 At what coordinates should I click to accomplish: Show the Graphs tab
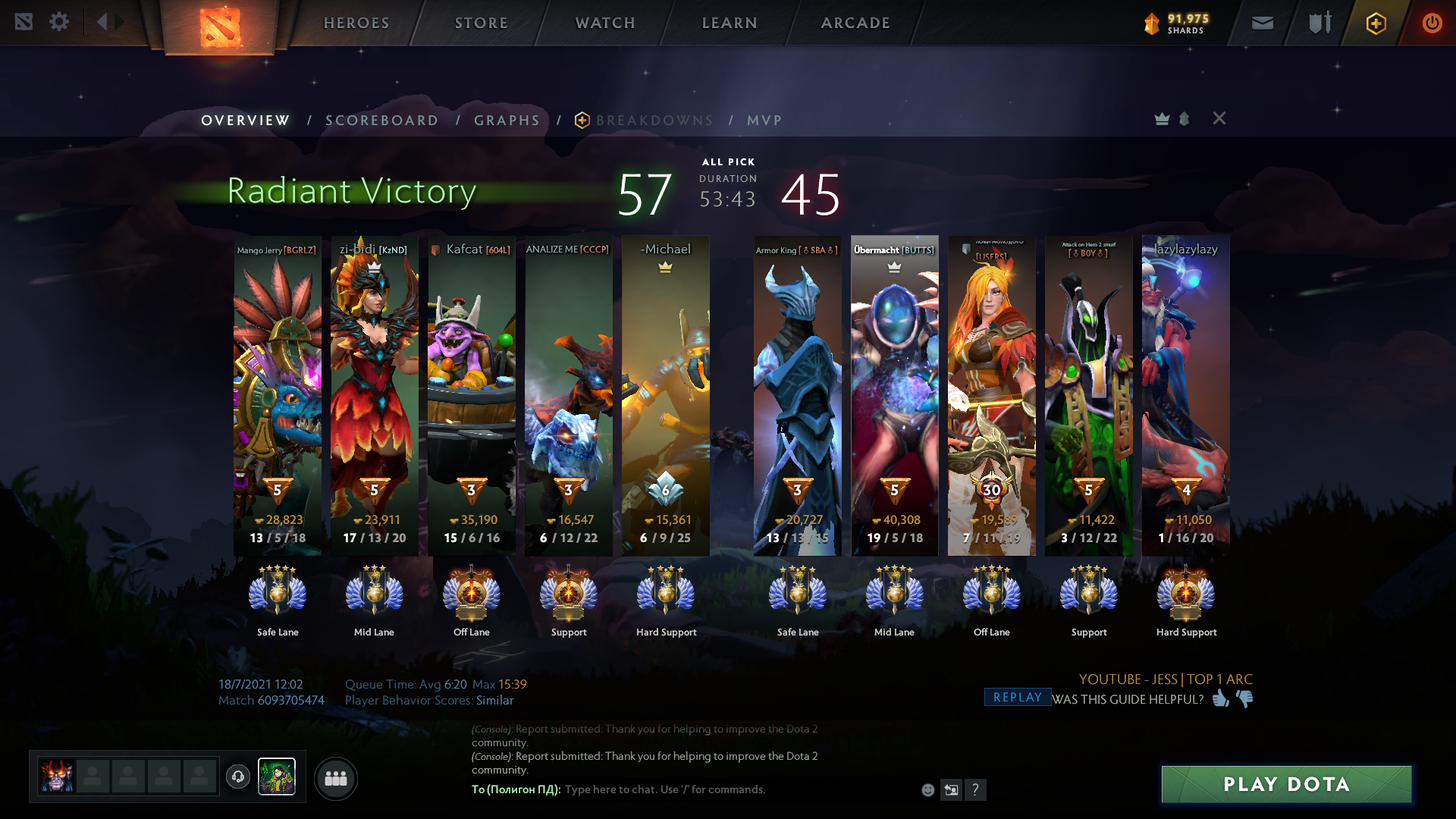(507, 121)
